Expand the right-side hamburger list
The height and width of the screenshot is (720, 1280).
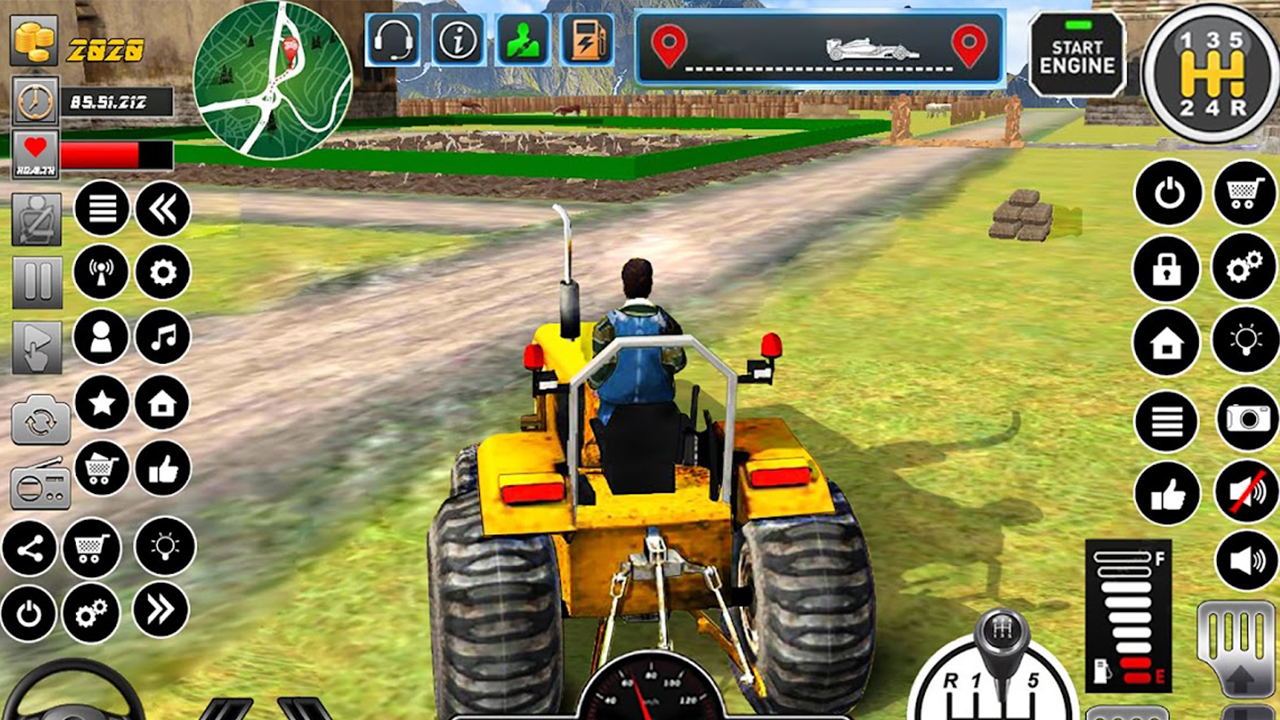tap(1167, 421)
